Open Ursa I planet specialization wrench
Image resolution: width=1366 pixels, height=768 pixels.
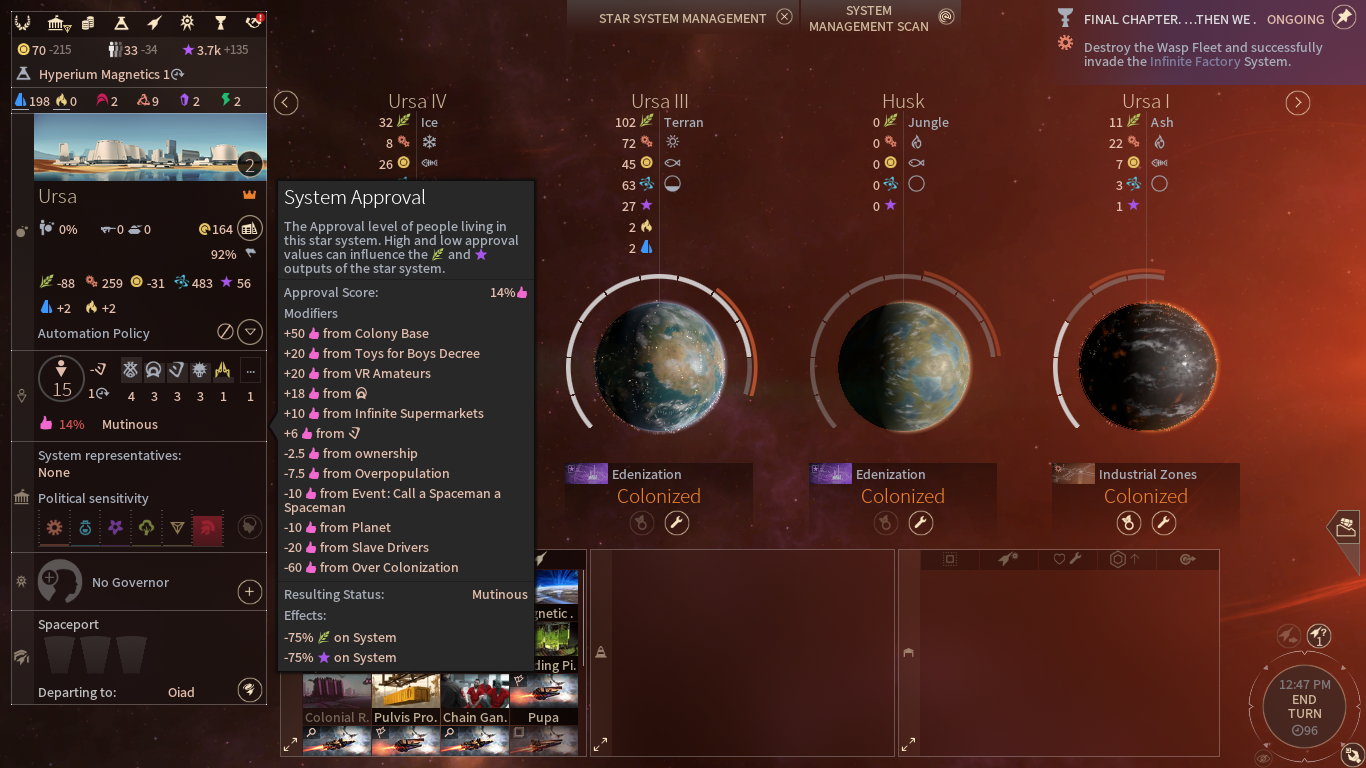pyautogui.click(x=1163, y=522)
